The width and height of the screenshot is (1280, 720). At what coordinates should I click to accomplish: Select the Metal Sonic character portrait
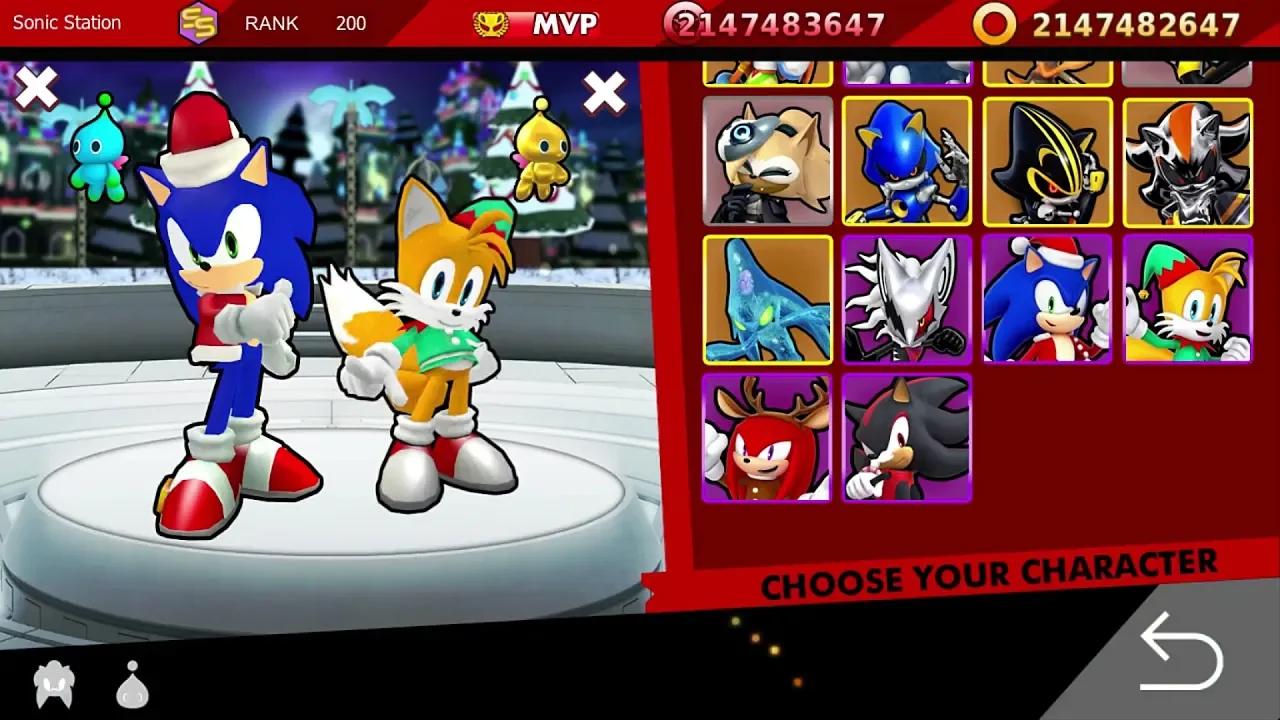[x=906, y=162]
